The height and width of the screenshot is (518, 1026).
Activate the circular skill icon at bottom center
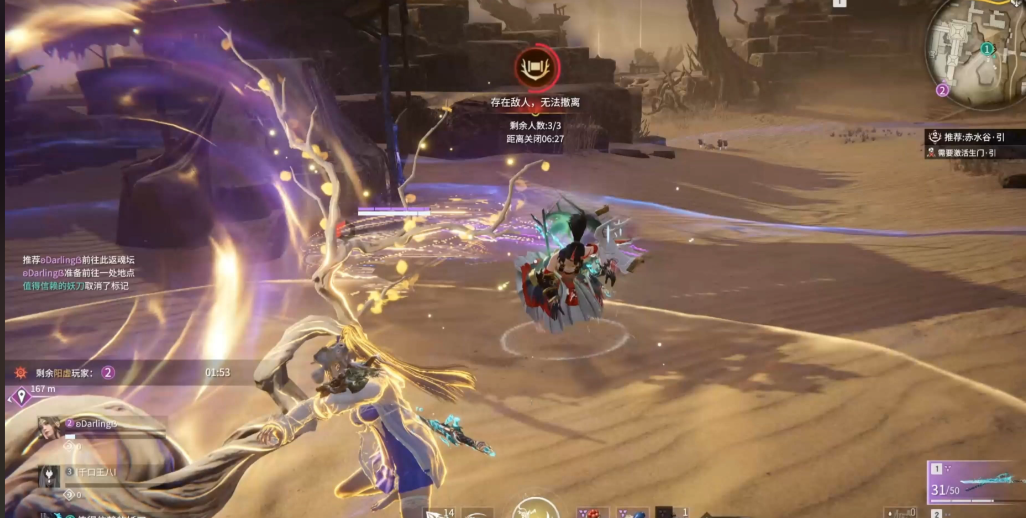coord(535,510)
